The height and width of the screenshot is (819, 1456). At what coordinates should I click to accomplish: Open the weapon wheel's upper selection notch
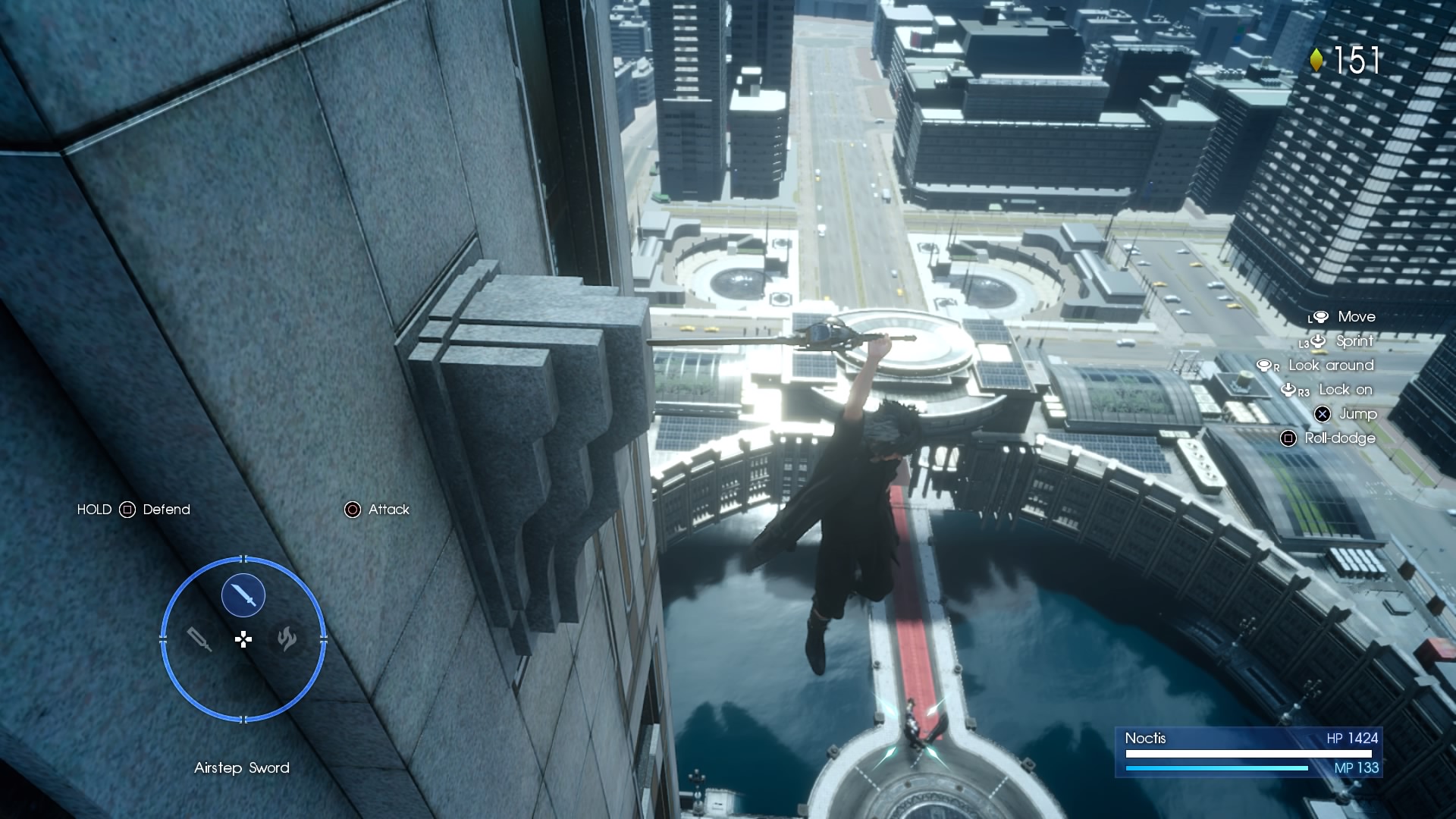coord(243,559)
